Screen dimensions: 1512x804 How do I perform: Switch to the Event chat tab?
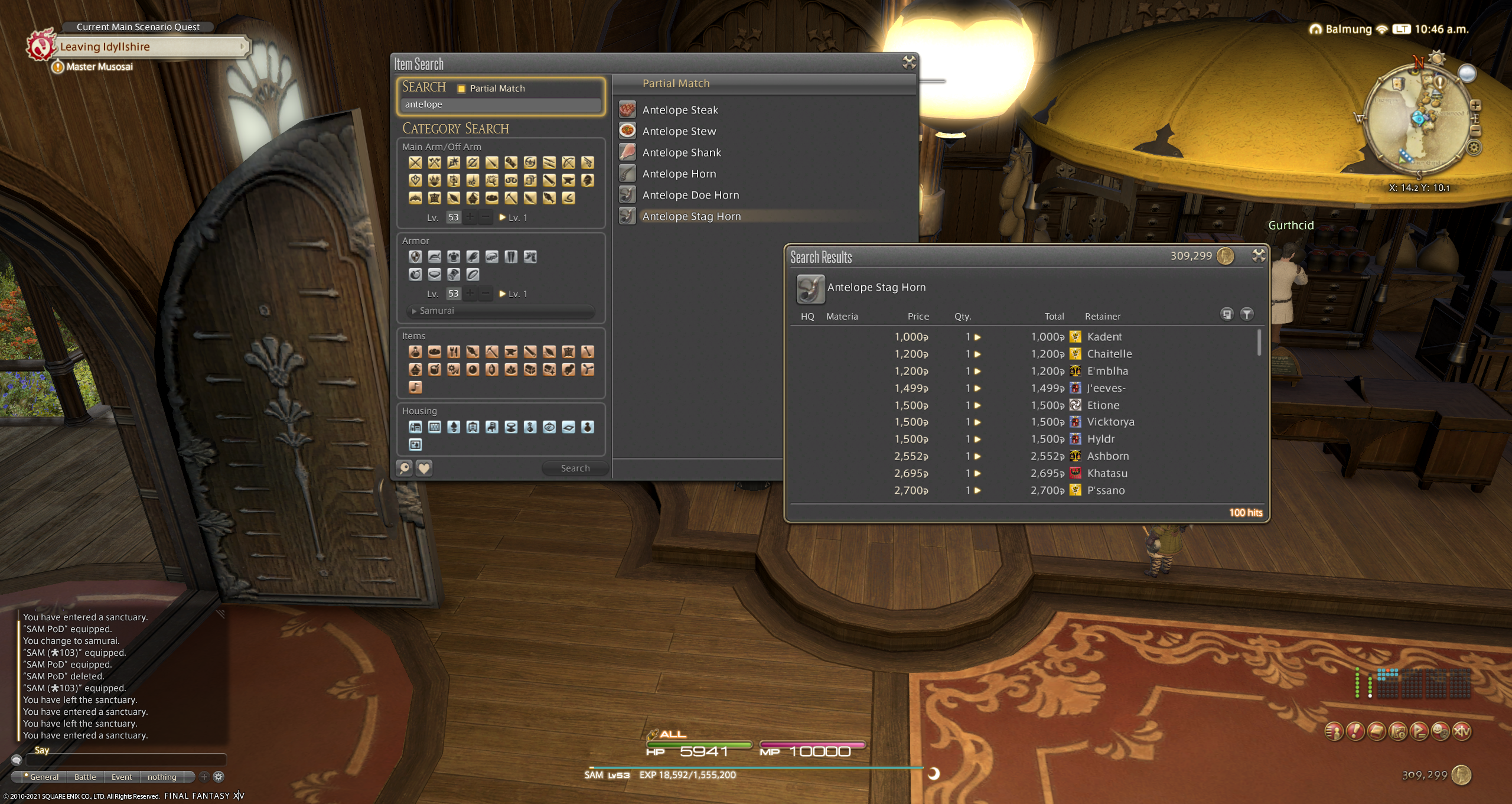click(122, 777)
